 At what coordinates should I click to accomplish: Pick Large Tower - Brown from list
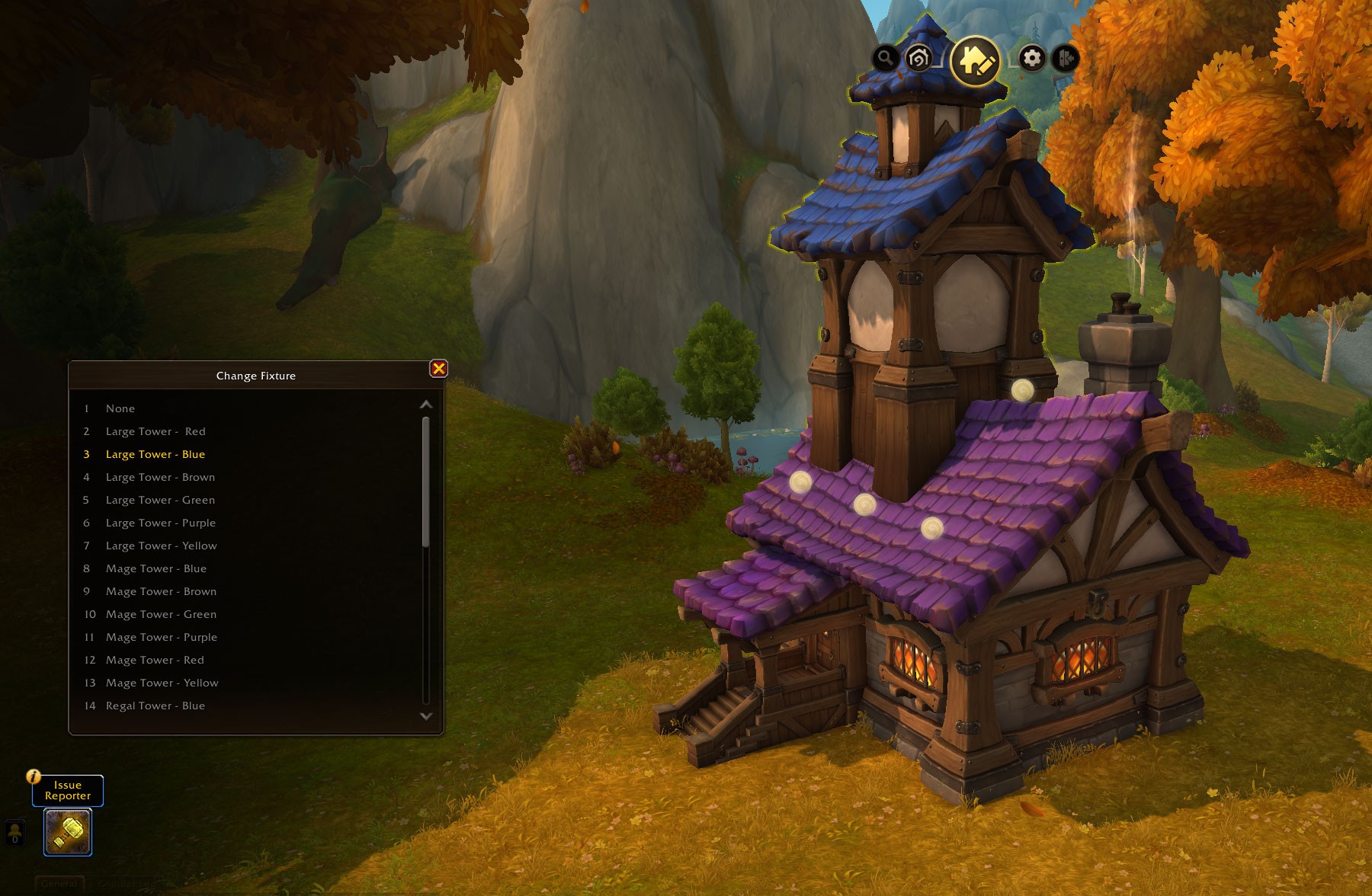160,477
